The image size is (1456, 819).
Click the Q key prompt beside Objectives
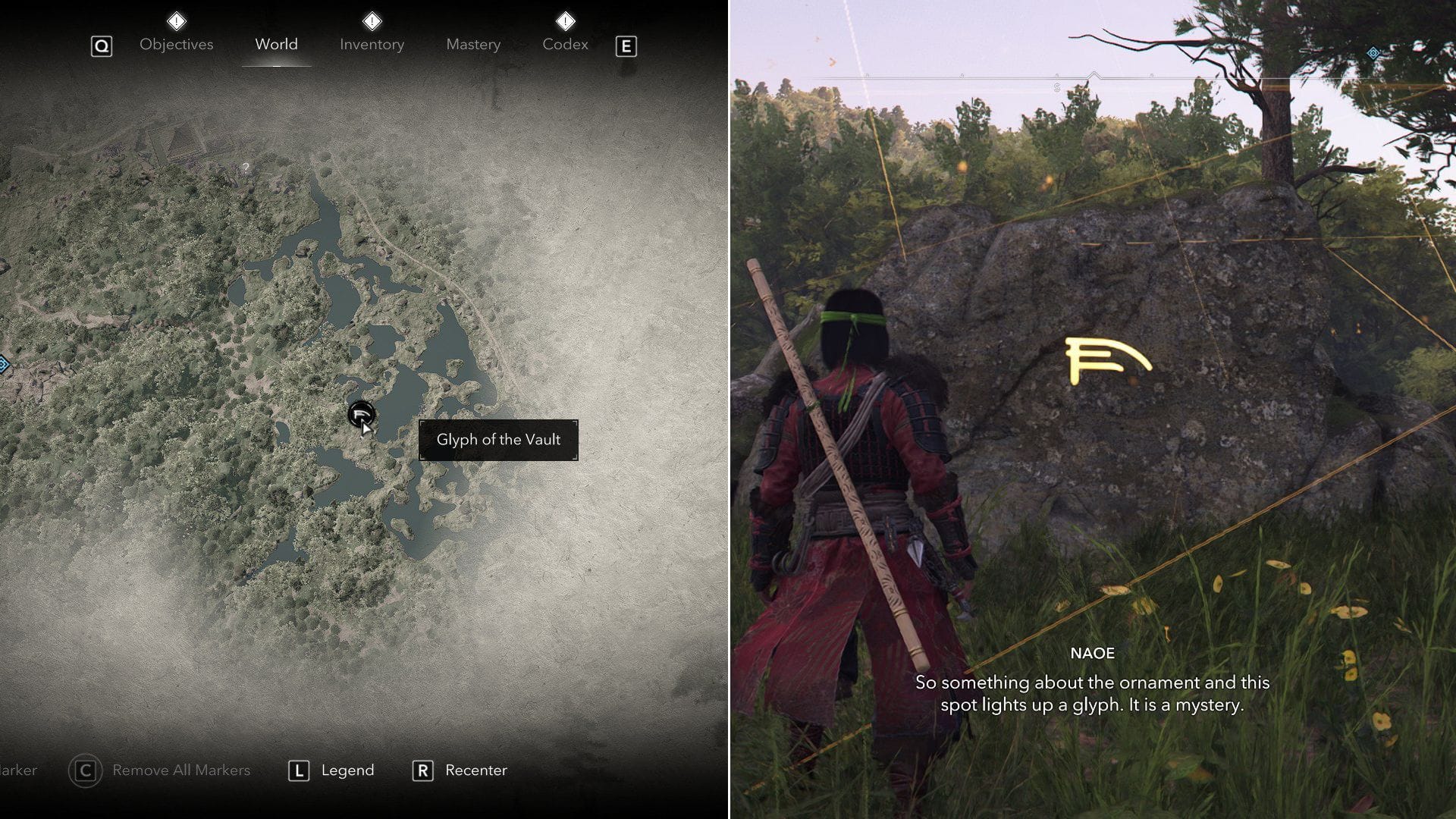point(102,45)
